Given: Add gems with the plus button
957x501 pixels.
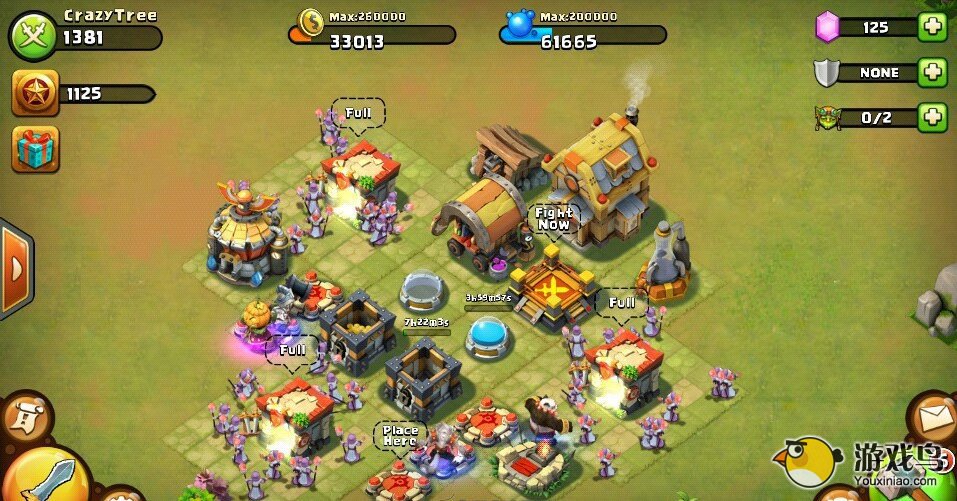Looking at the screenshot, I should point(931,27).
